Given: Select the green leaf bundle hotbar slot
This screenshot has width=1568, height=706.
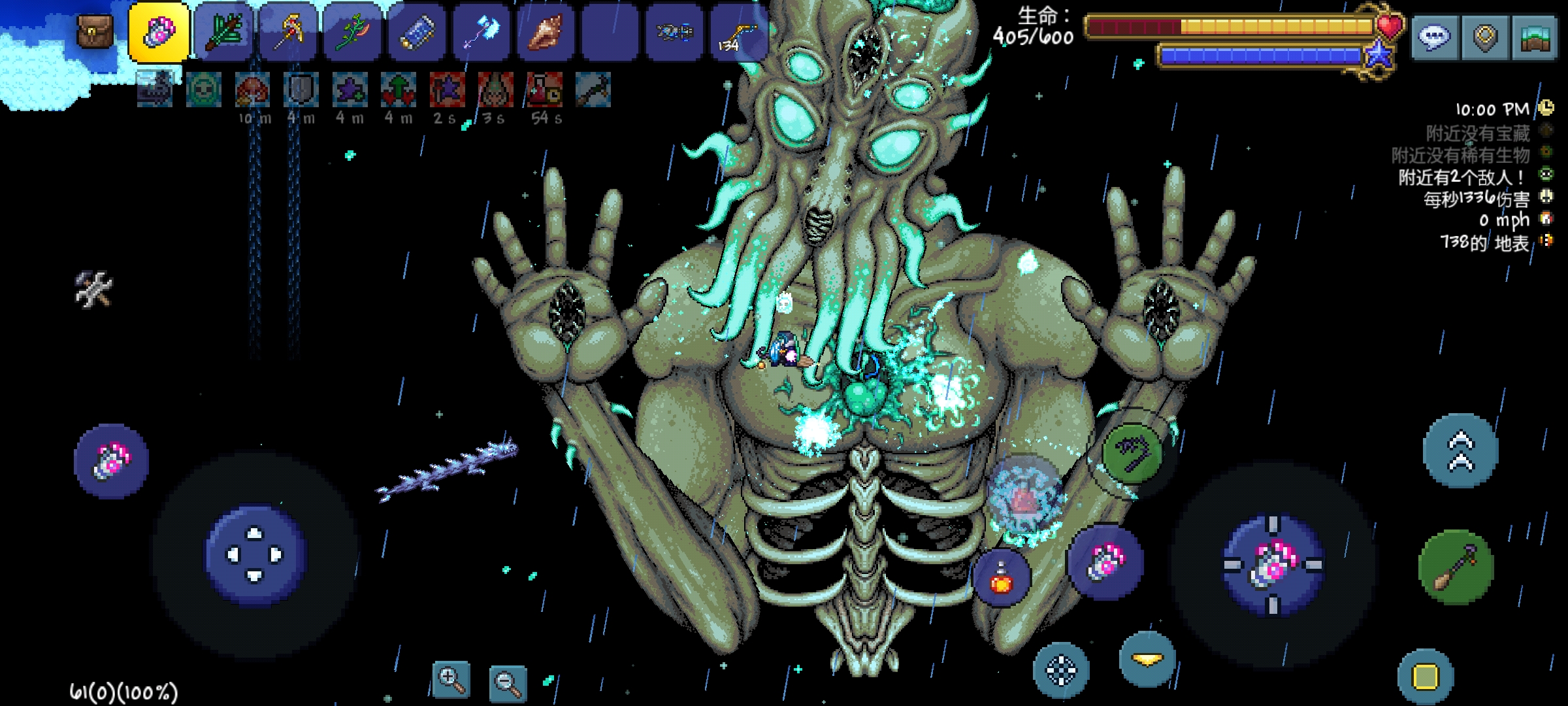Looking at the screenshot, I should tap(223, 33).
